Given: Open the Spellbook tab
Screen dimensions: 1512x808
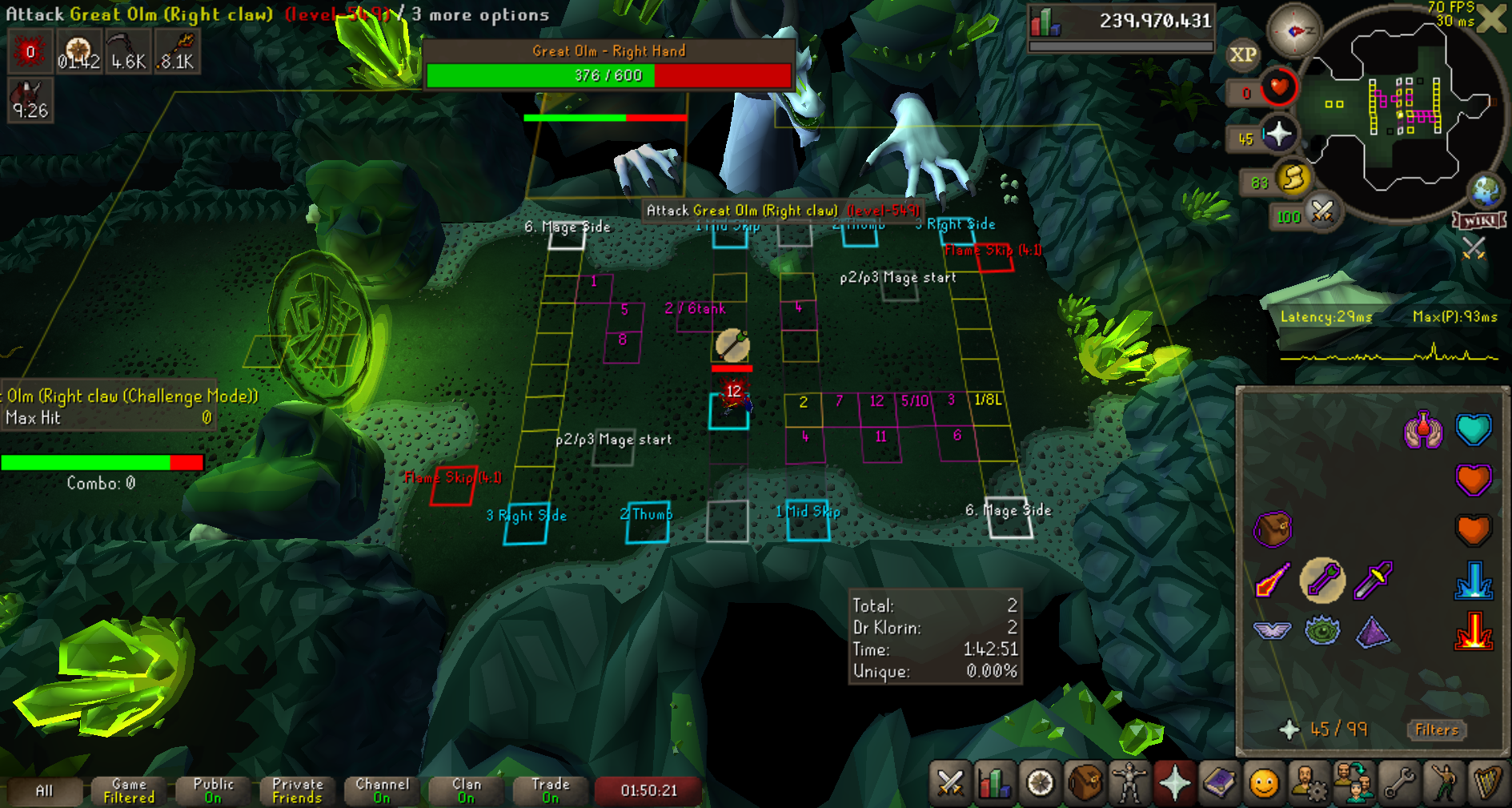Looking at the screenshot, I should (x=1219, y=783).
